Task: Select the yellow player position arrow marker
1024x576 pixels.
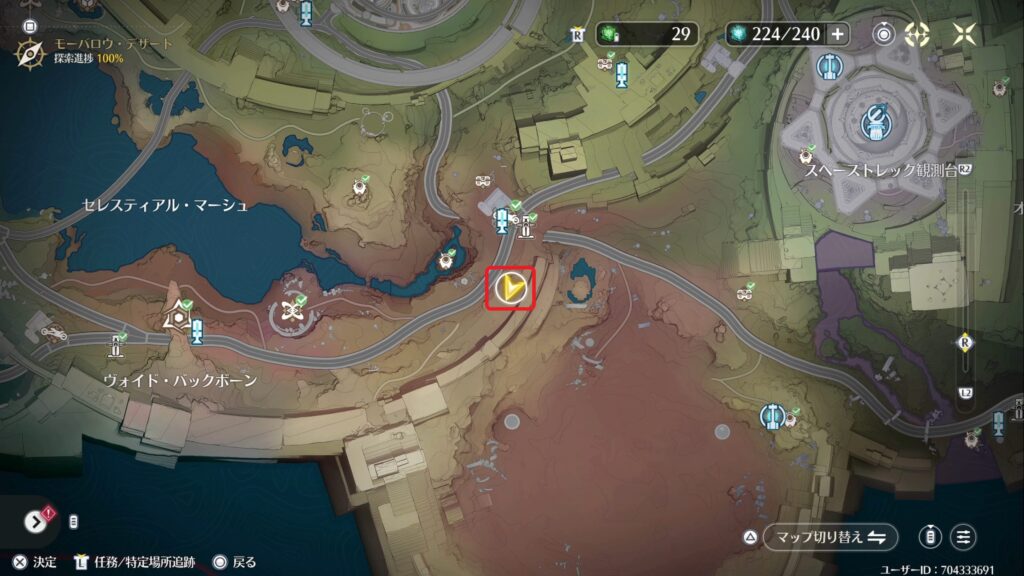Action: [x=511, y=289]
